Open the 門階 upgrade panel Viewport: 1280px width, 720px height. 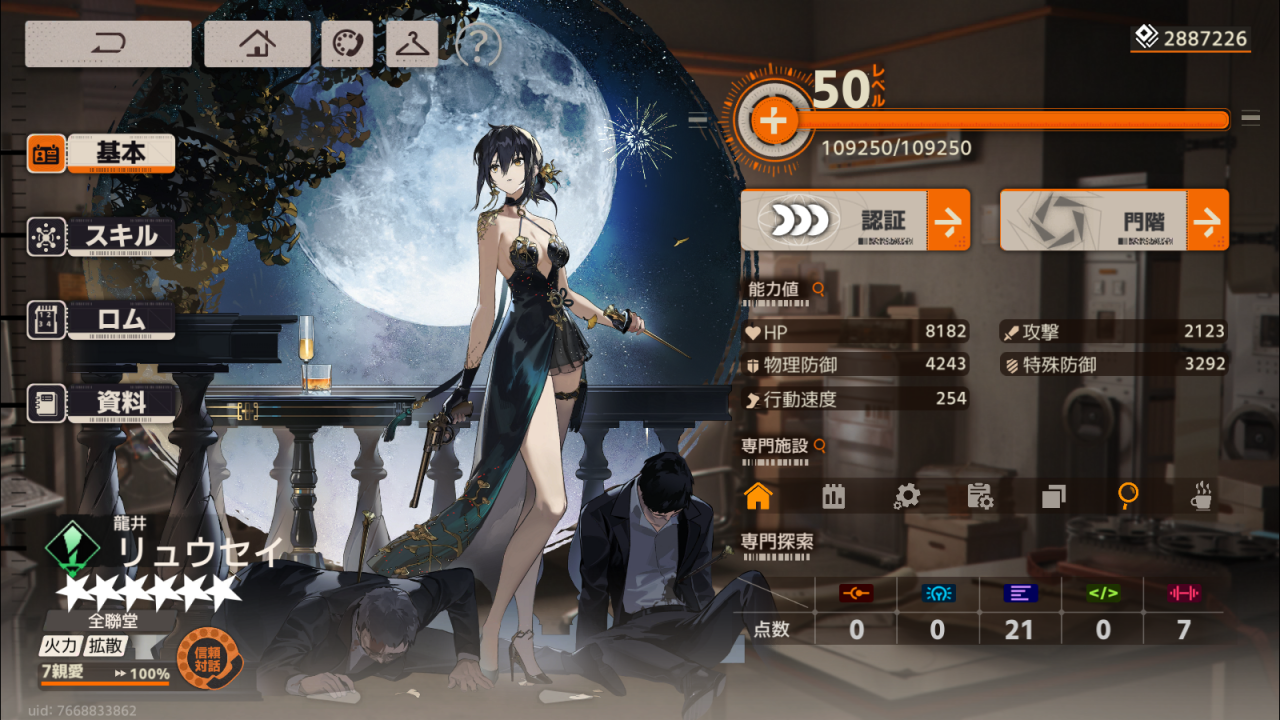(1114, 220)
